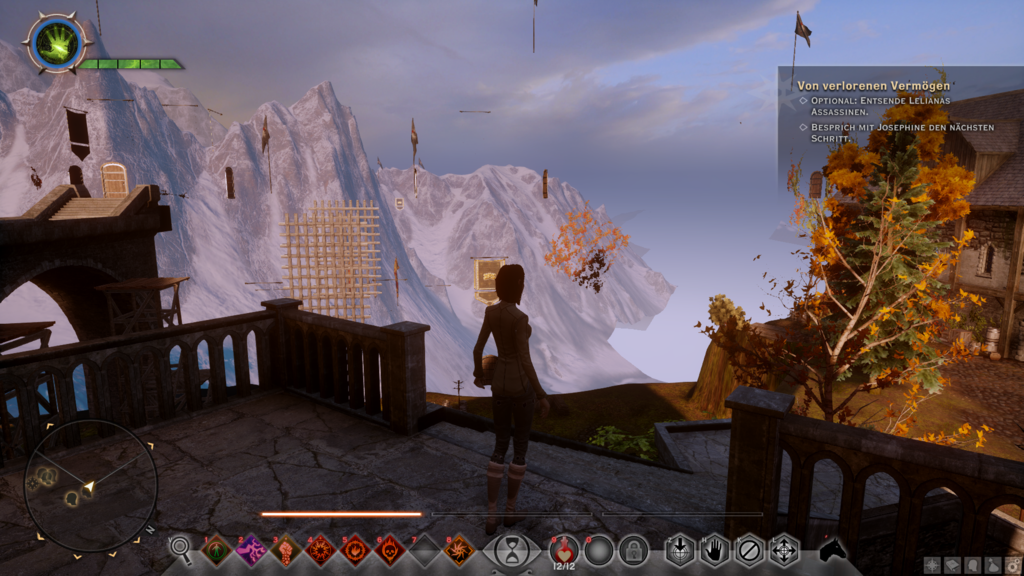
Task: Activate the stone fist ability
Action: (x=286, y=549)
